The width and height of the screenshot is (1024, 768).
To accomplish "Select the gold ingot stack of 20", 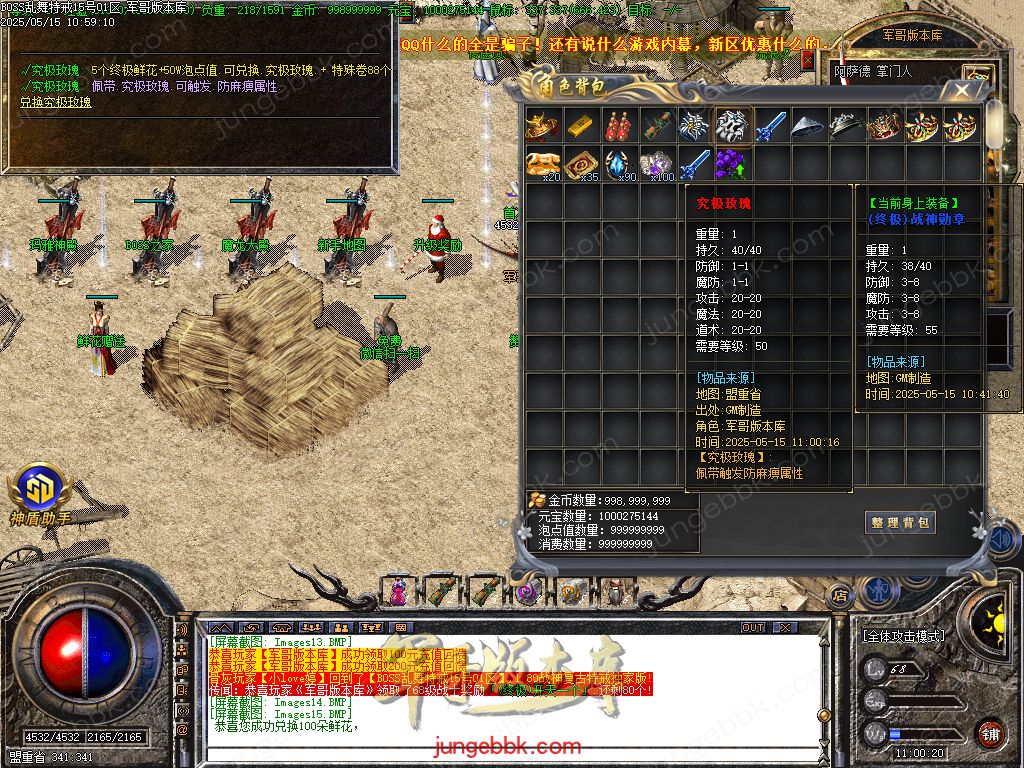I will pos(543,164).
